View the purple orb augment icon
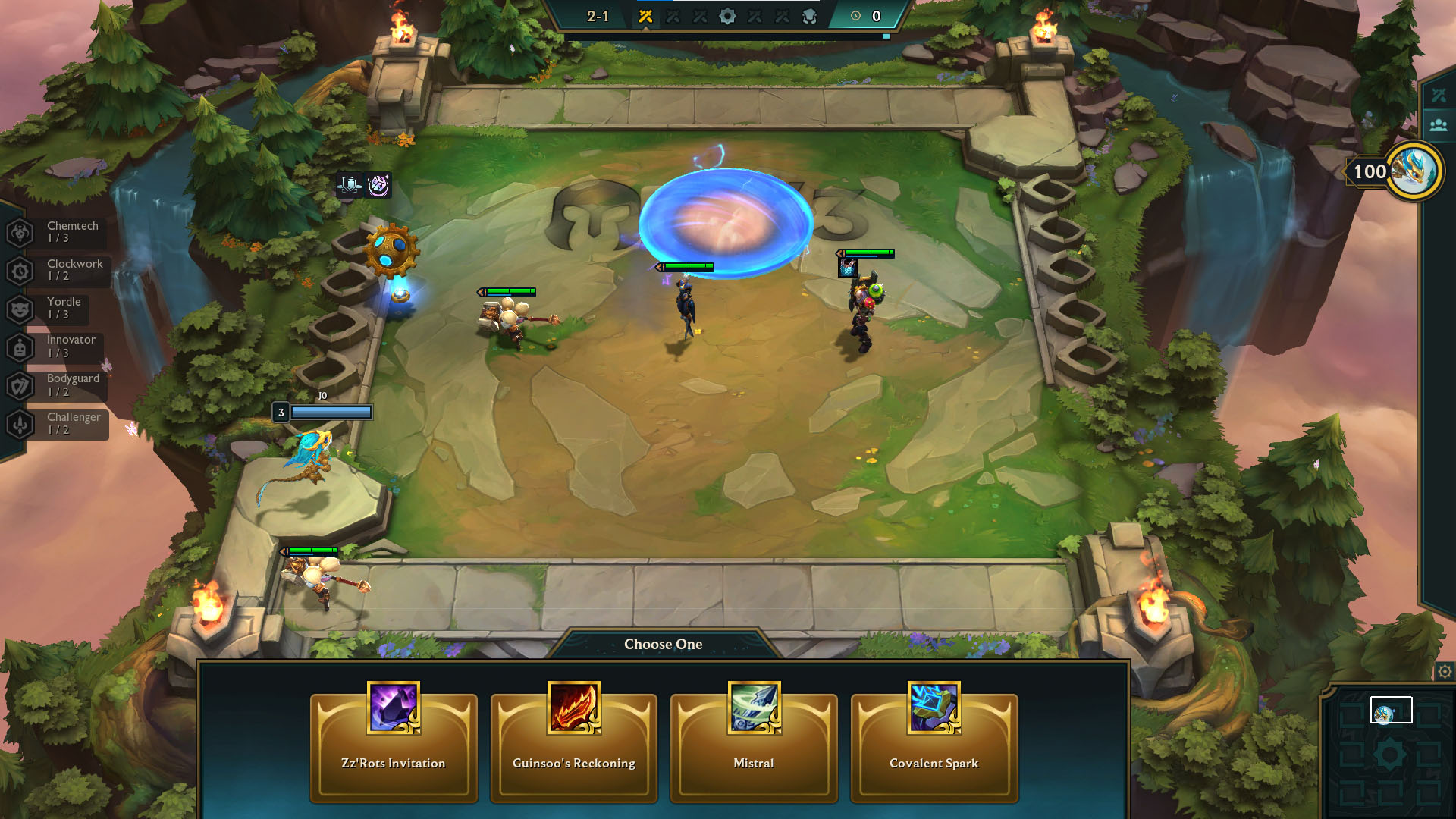The height and width of the screenshot is (819, 1456). pos(378,185)
